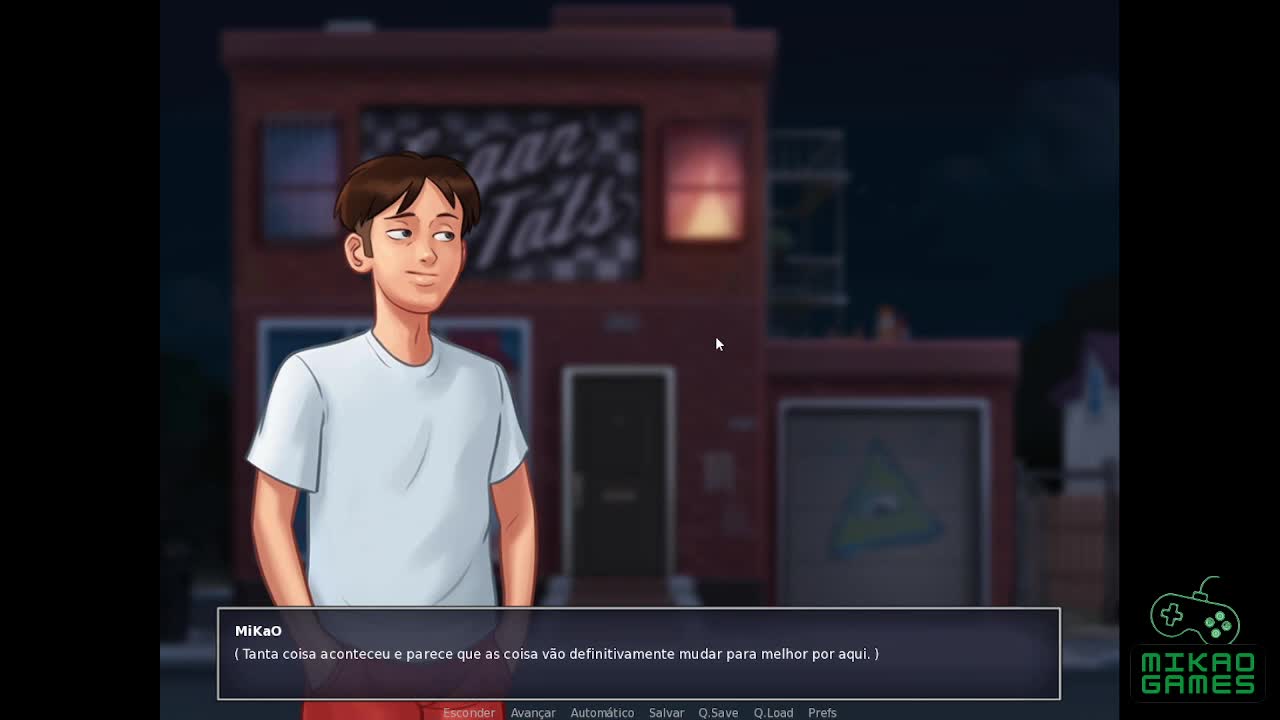Quick save with Q.Save
Image resolution: width=1280 pixels, height=720 pixels.
[x=718, y=712]
